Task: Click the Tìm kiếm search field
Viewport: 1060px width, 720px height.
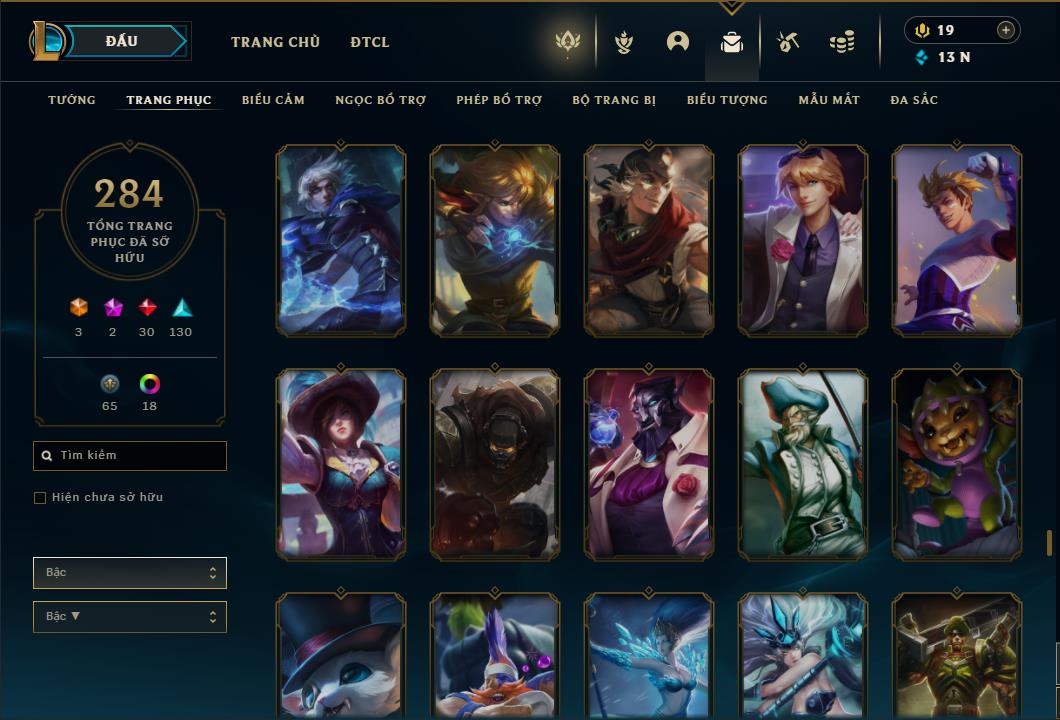Action: click(130, 456)
